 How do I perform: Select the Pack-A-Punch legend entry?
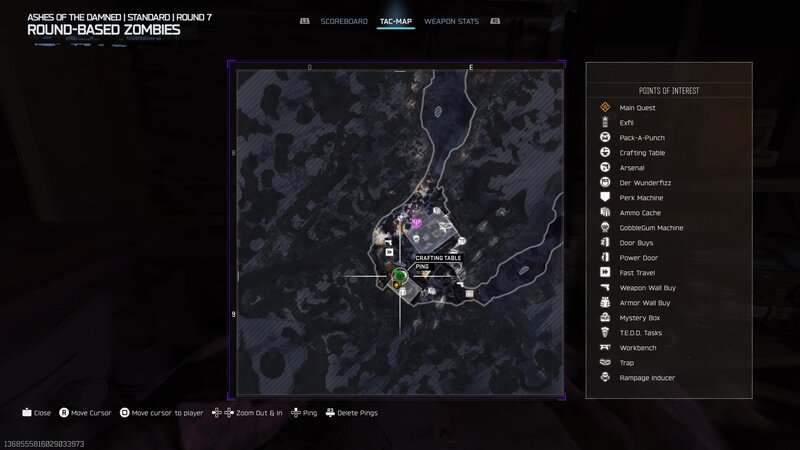[642, 138]
